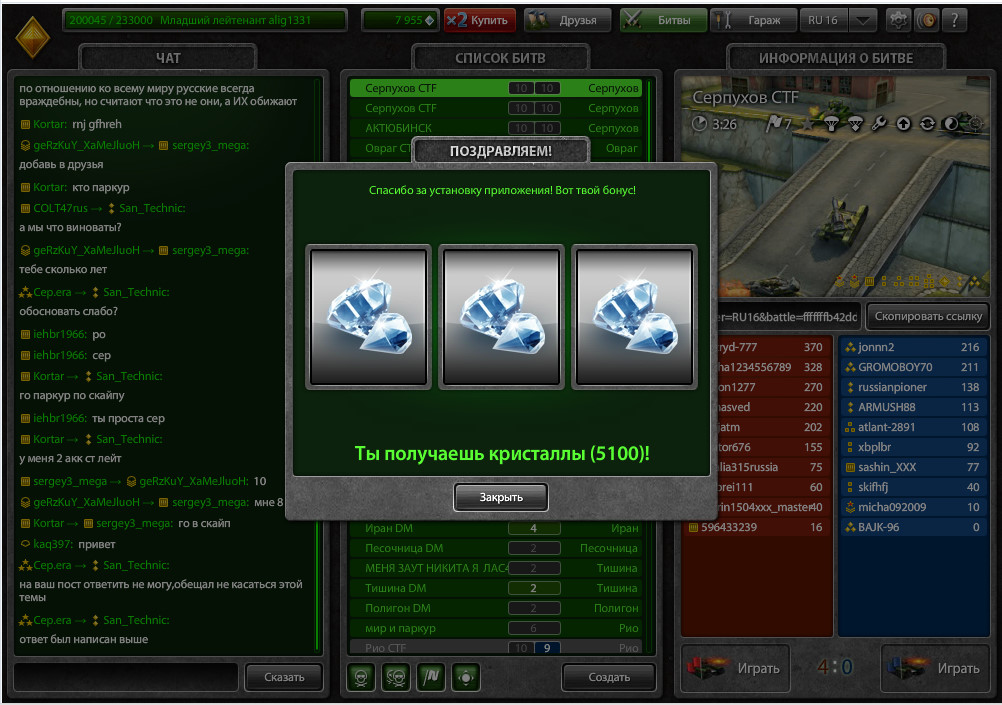Viewport: 1002px width, 705px height.
Task: Join the blue team with Играть
Action: coord(935,668)
